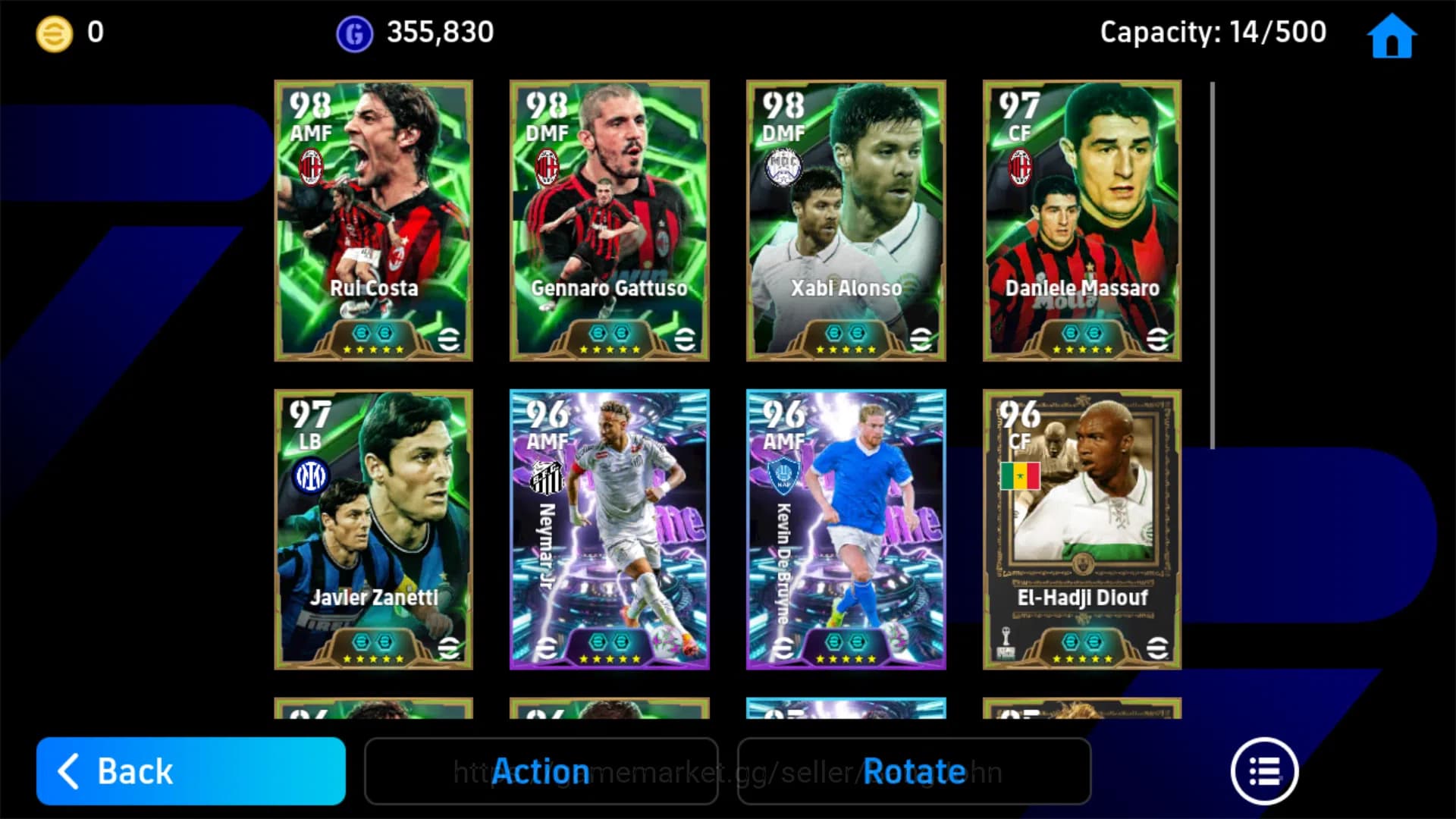Select the Daniele Massaro card
1456x819 pixels.
(x=1081, y=220)
